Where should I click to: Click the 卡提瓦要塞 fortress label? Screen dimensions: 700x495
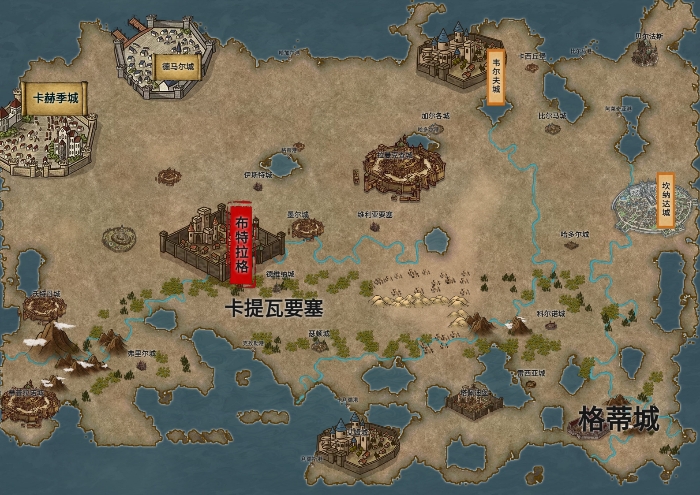point(273,309)
